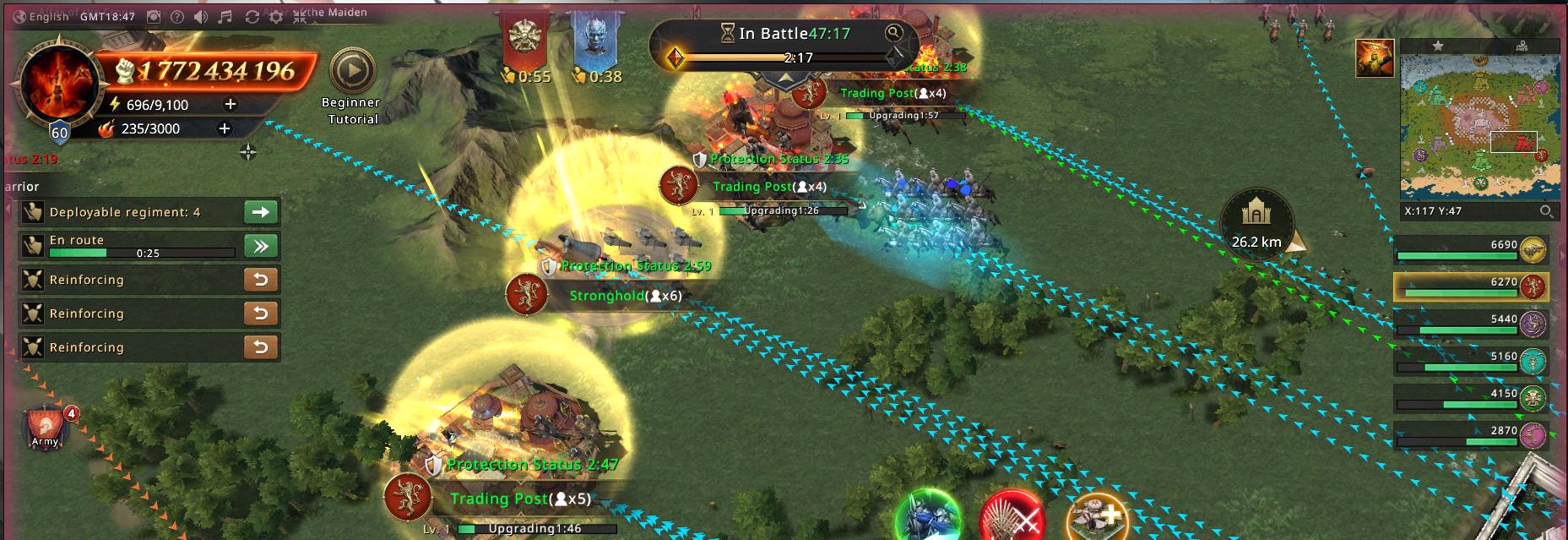Image resolution: width=1568 pixels, height=540 pixels.
Task: Add more flame resource with plus button
Action: [225, 128]
